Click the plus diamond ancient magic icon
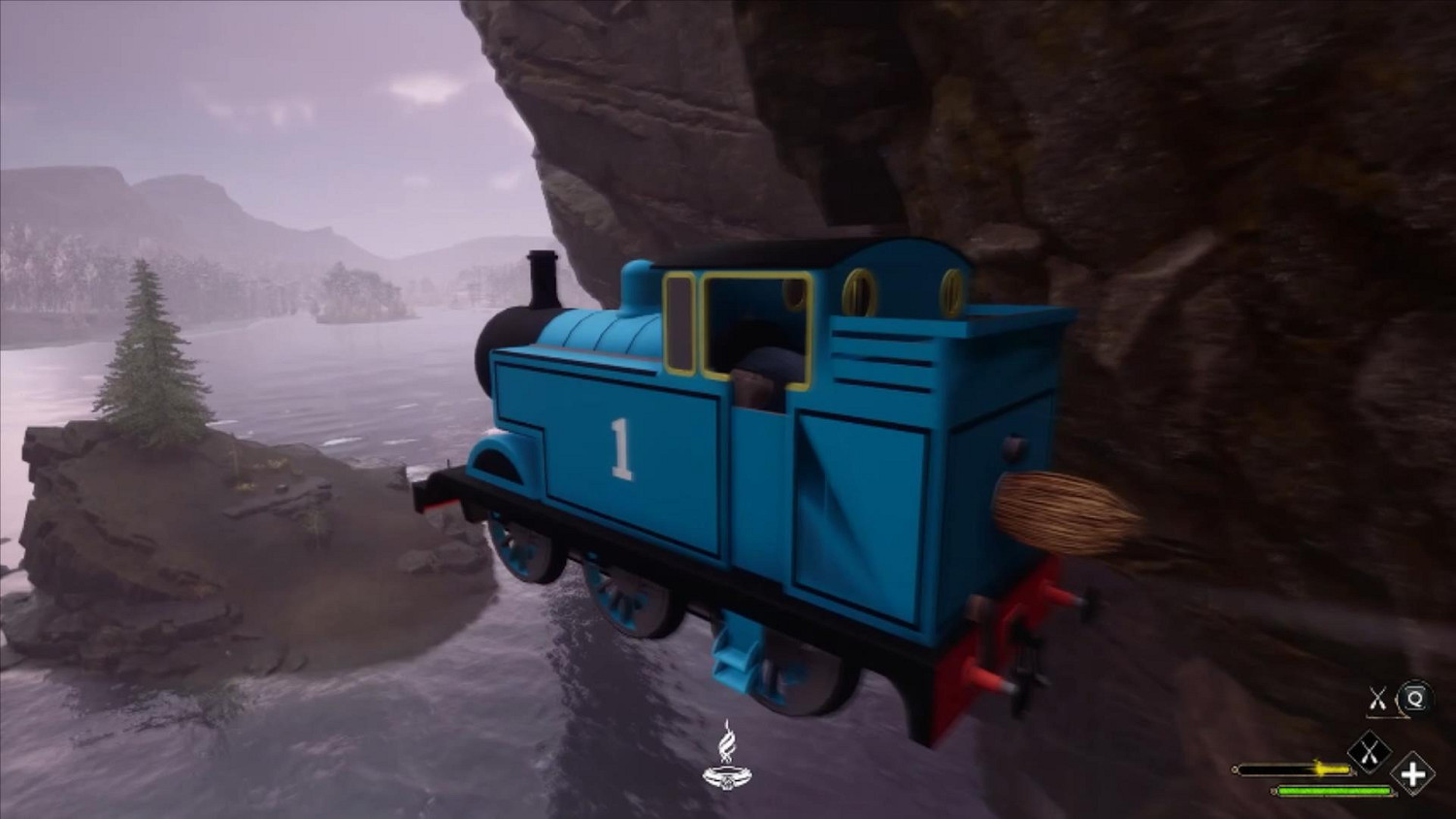Viewport: 1456px width, 819px height. point(1413,776)
